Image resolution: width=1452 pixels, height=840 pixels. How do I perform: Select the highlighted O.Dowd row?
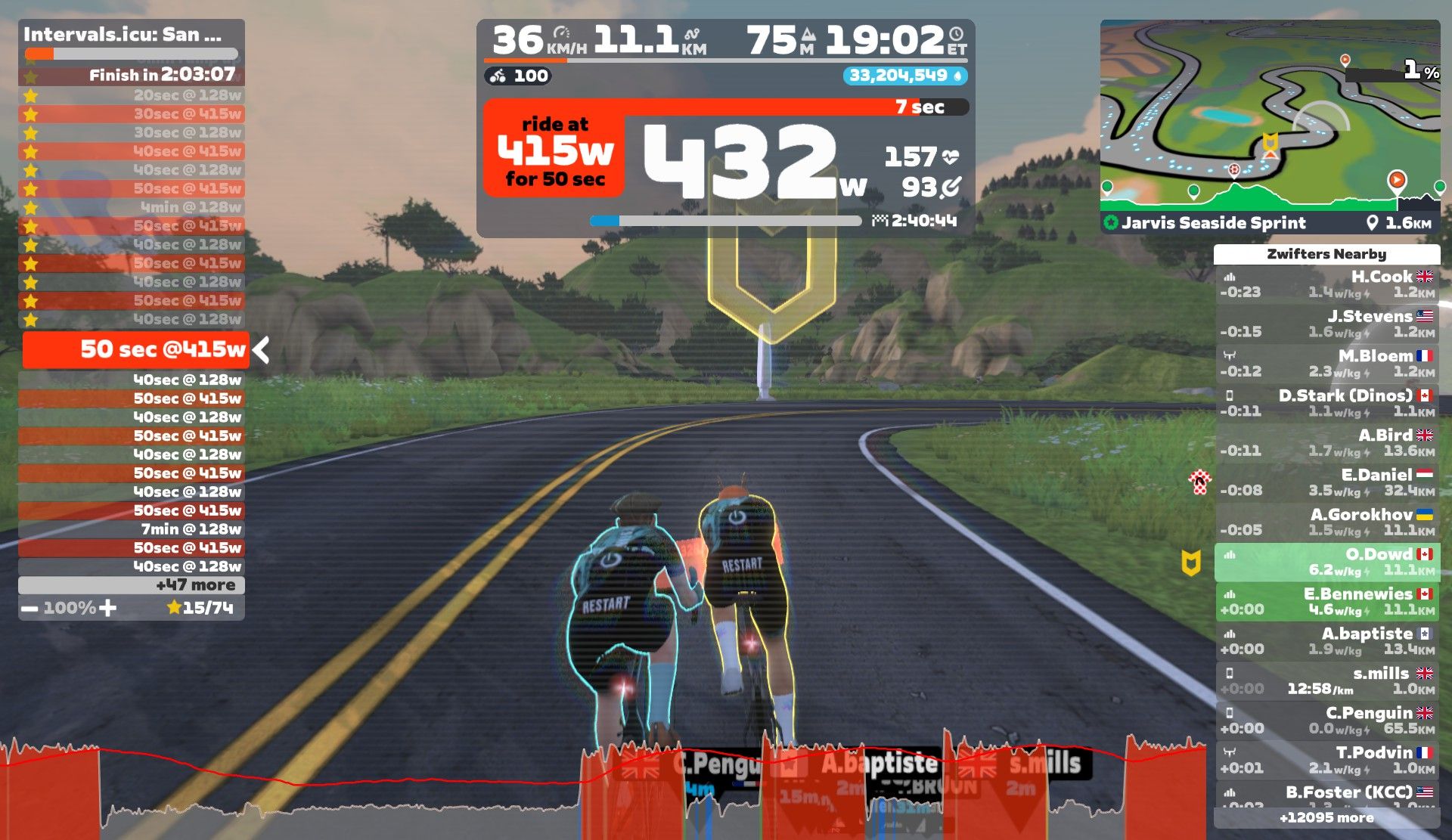click(1327, 562)
